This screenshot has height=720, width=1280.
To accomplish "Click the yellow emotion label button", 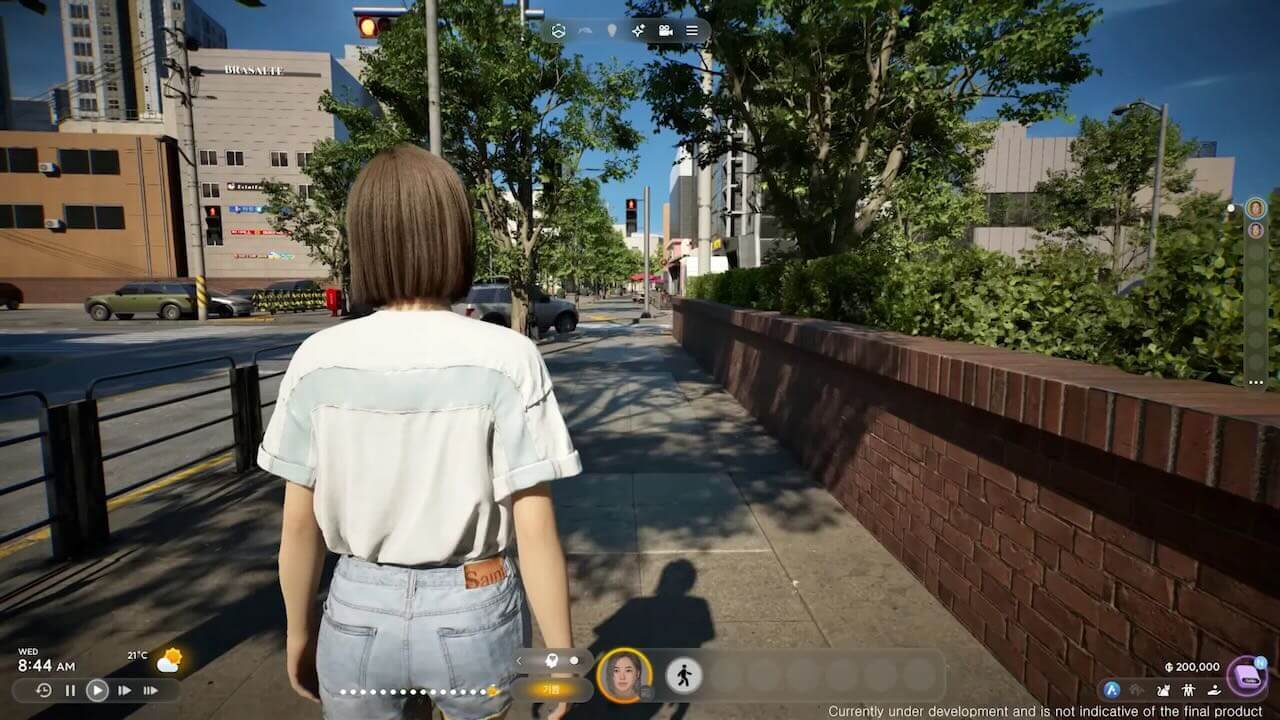I will tap(551, 689).
